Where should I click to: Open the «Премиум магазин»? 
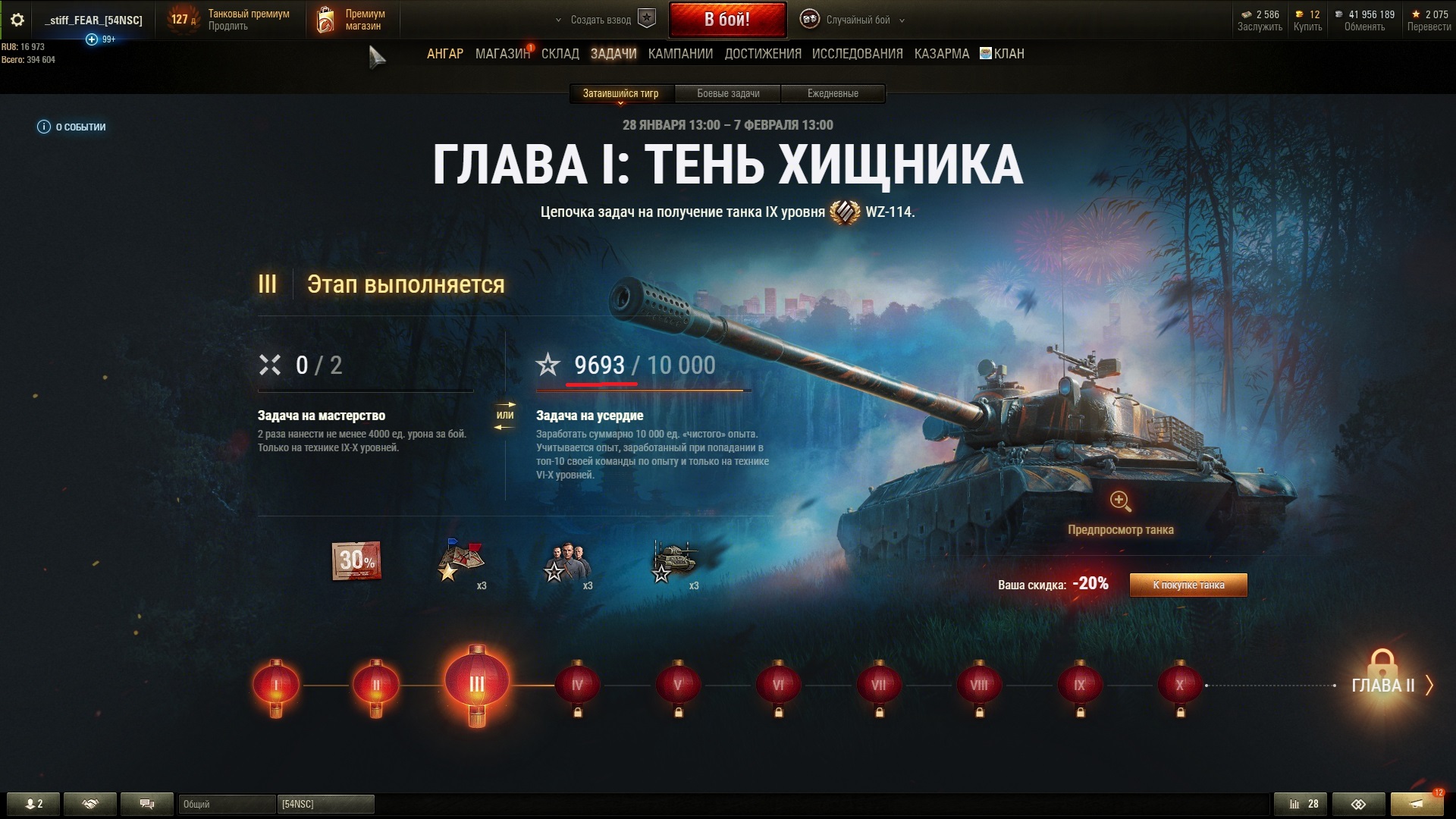[x=353, y=20]
